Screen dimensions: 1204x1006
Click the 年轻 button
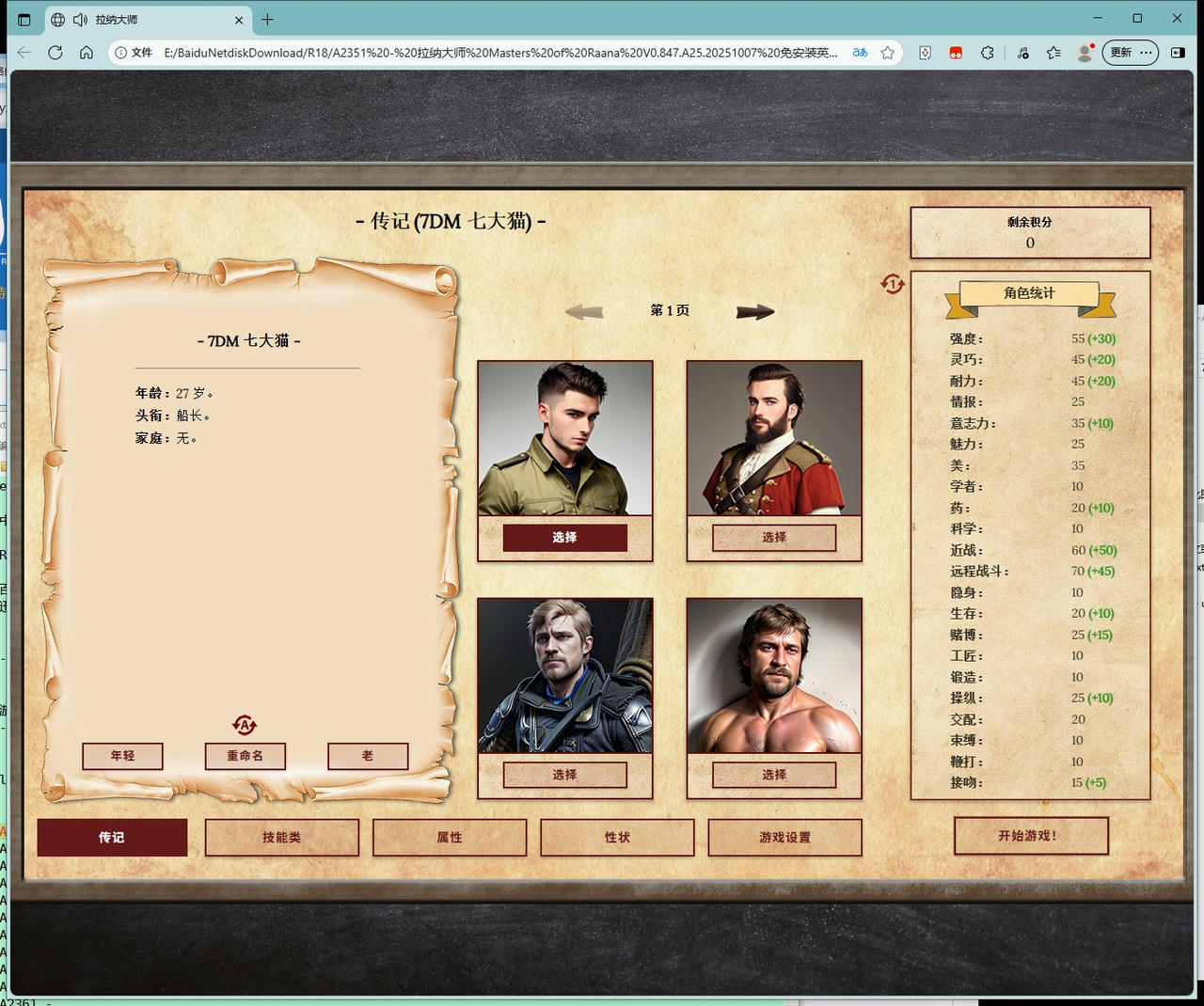[x=122, y=756]
